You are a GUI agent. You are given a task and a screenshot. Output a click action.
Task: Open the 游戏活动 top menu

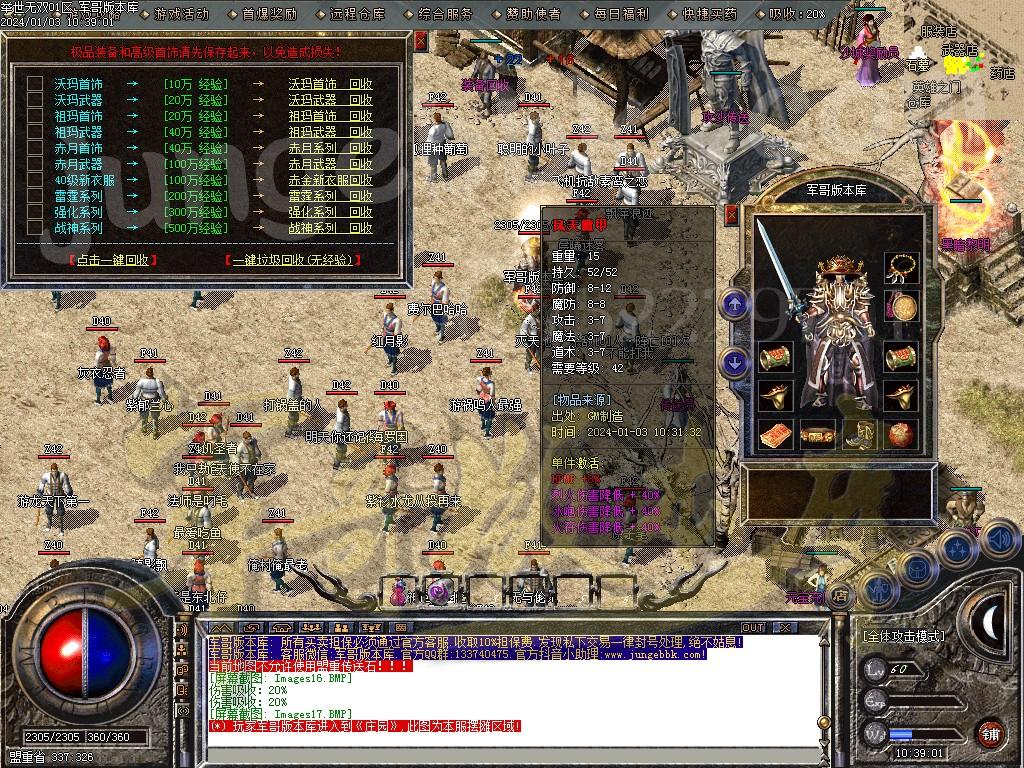[x=182, y=14]
